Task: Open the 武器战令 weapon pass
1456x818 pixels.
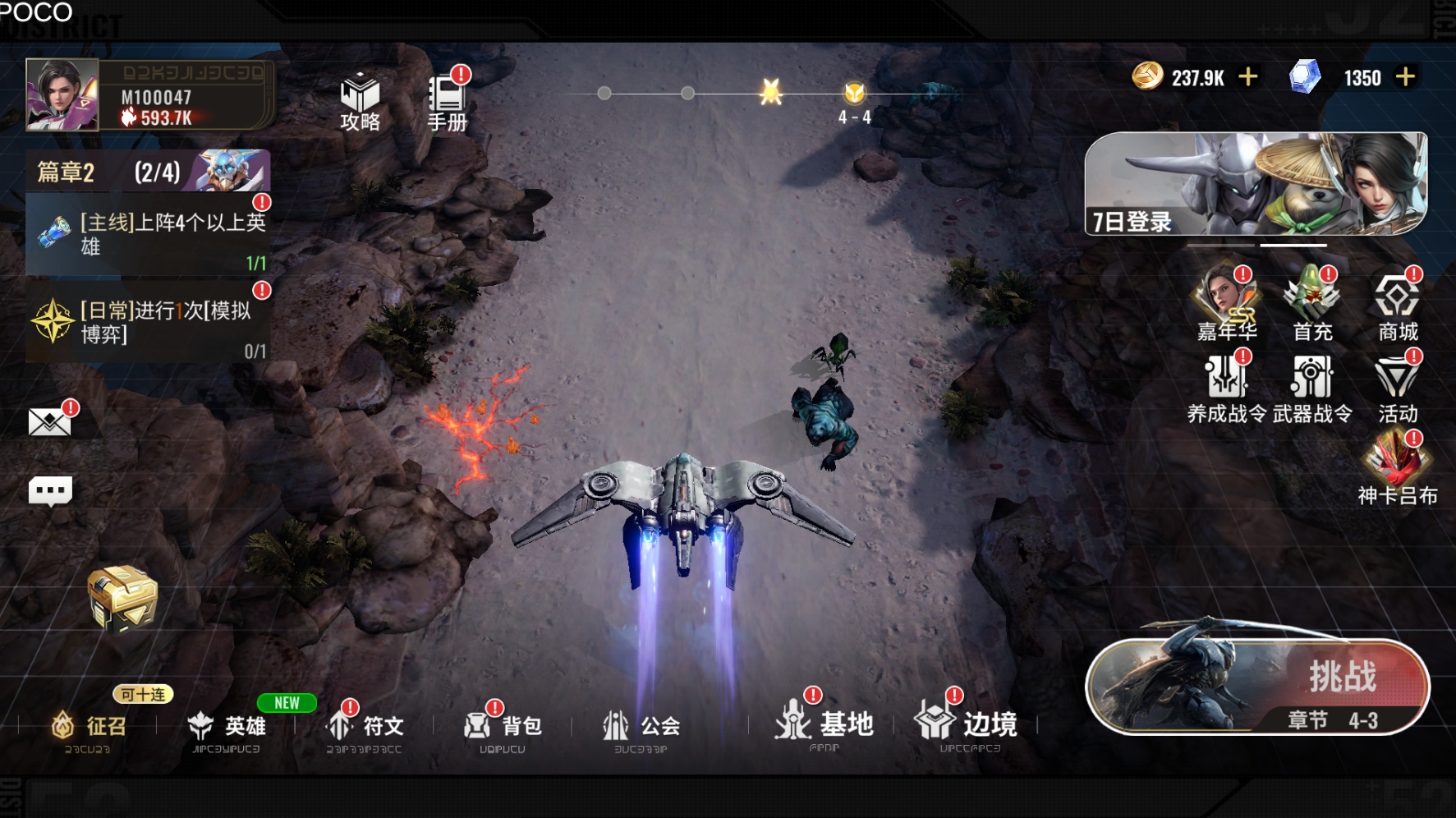Action: tap(1312, 388)
